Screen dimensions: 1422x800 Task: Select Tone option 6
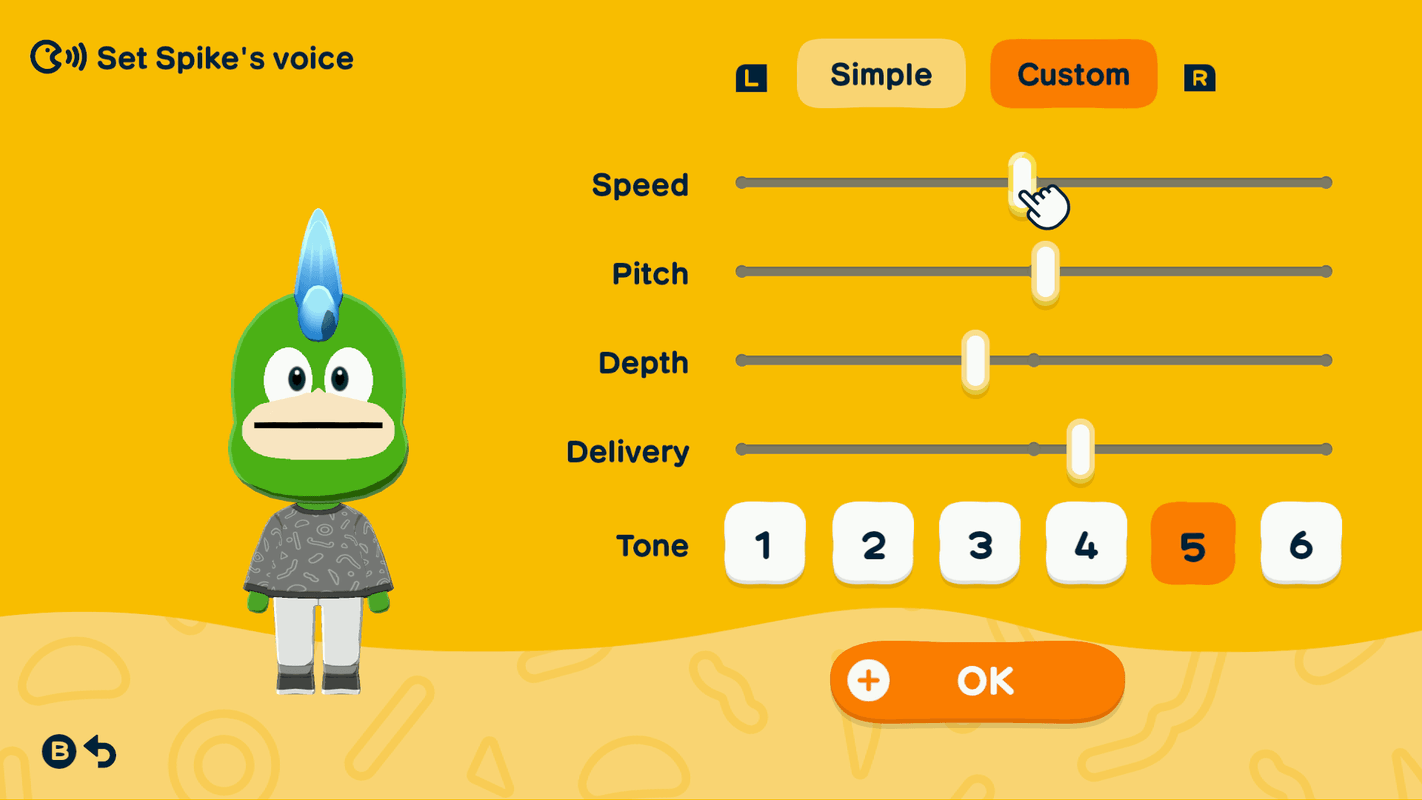1300,545
